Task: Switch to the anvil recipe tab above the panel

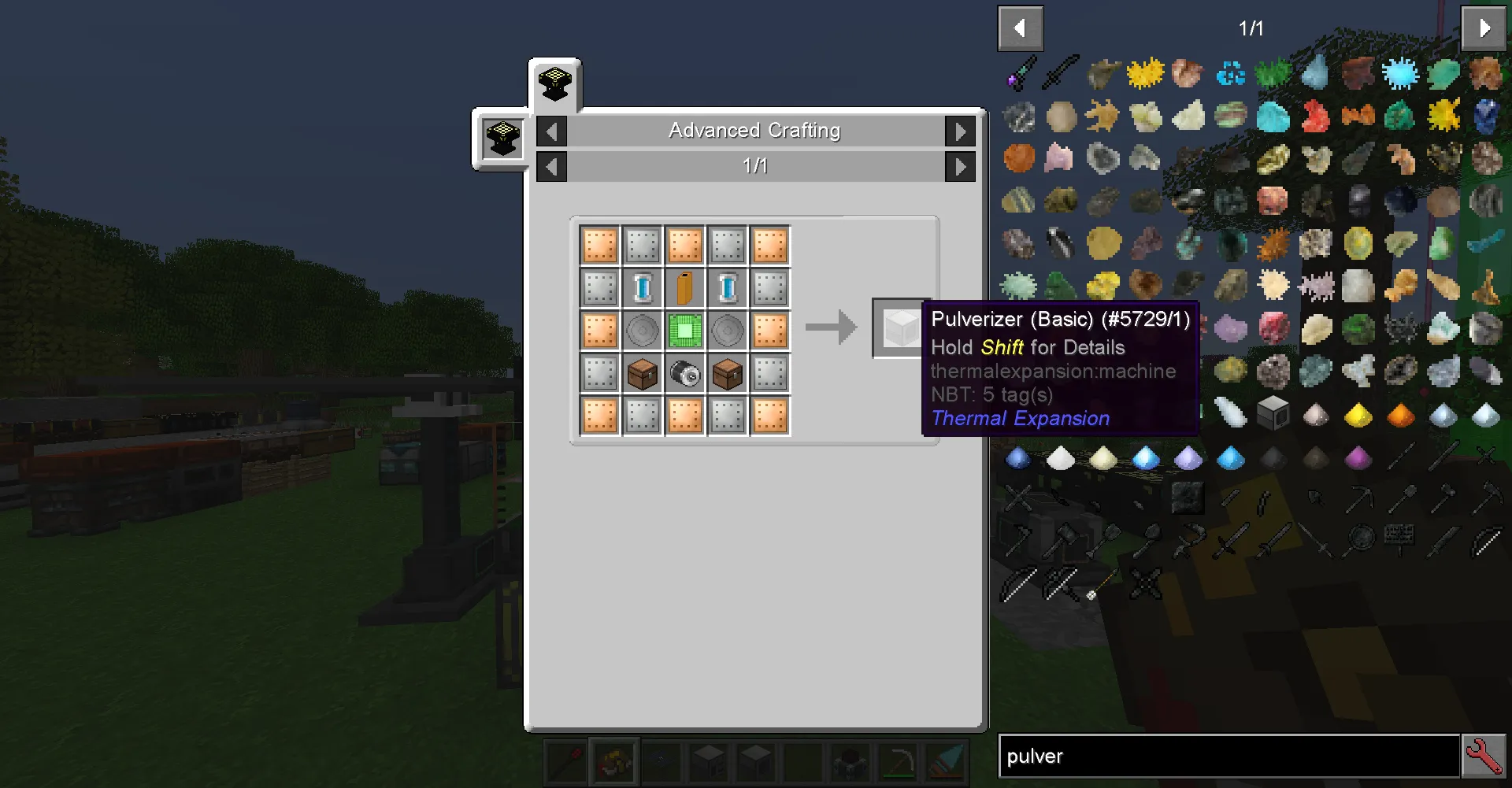Action: [554, 85]
